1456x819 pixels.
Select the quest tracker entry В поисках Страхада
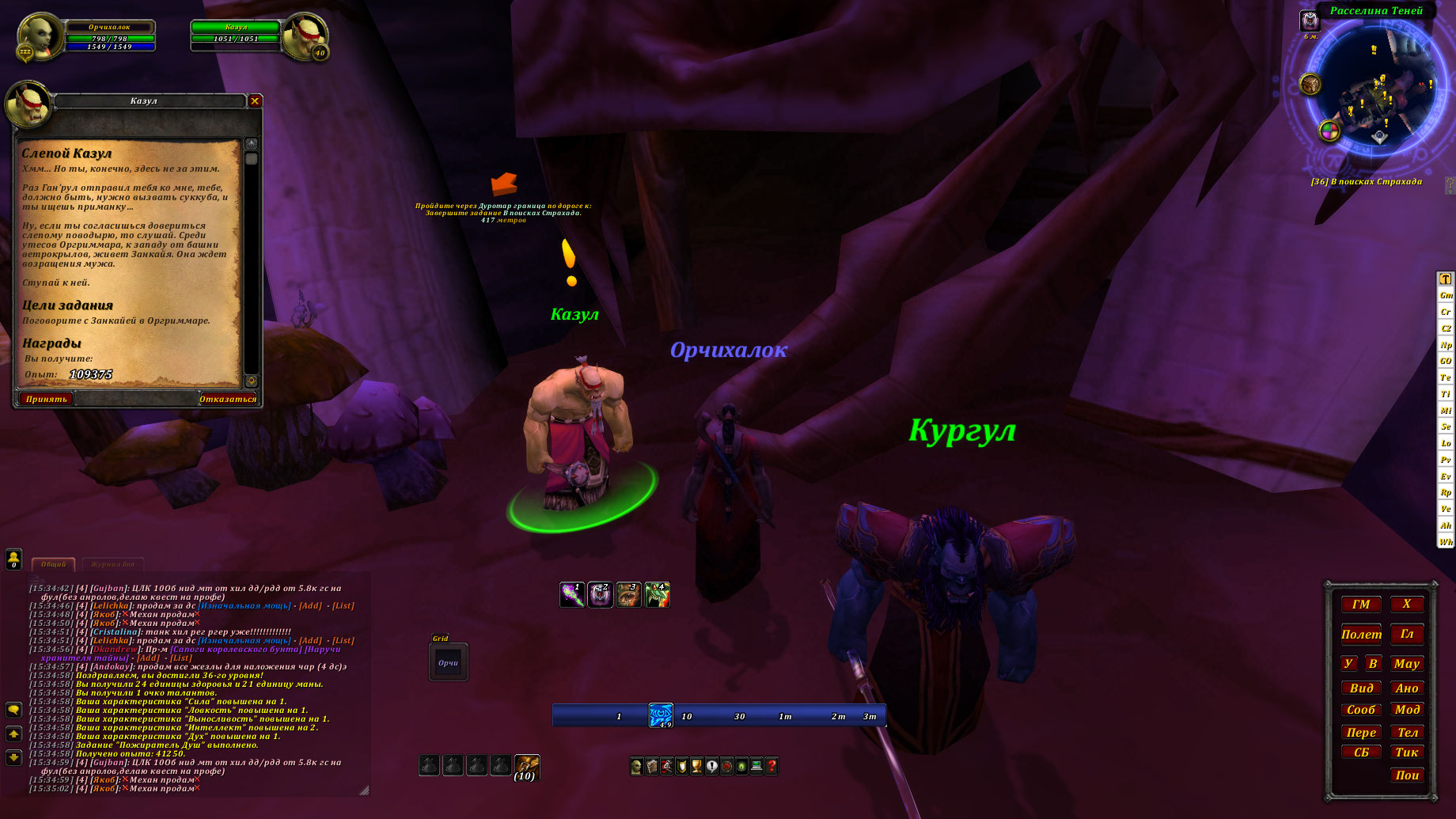pos(1367,182)
